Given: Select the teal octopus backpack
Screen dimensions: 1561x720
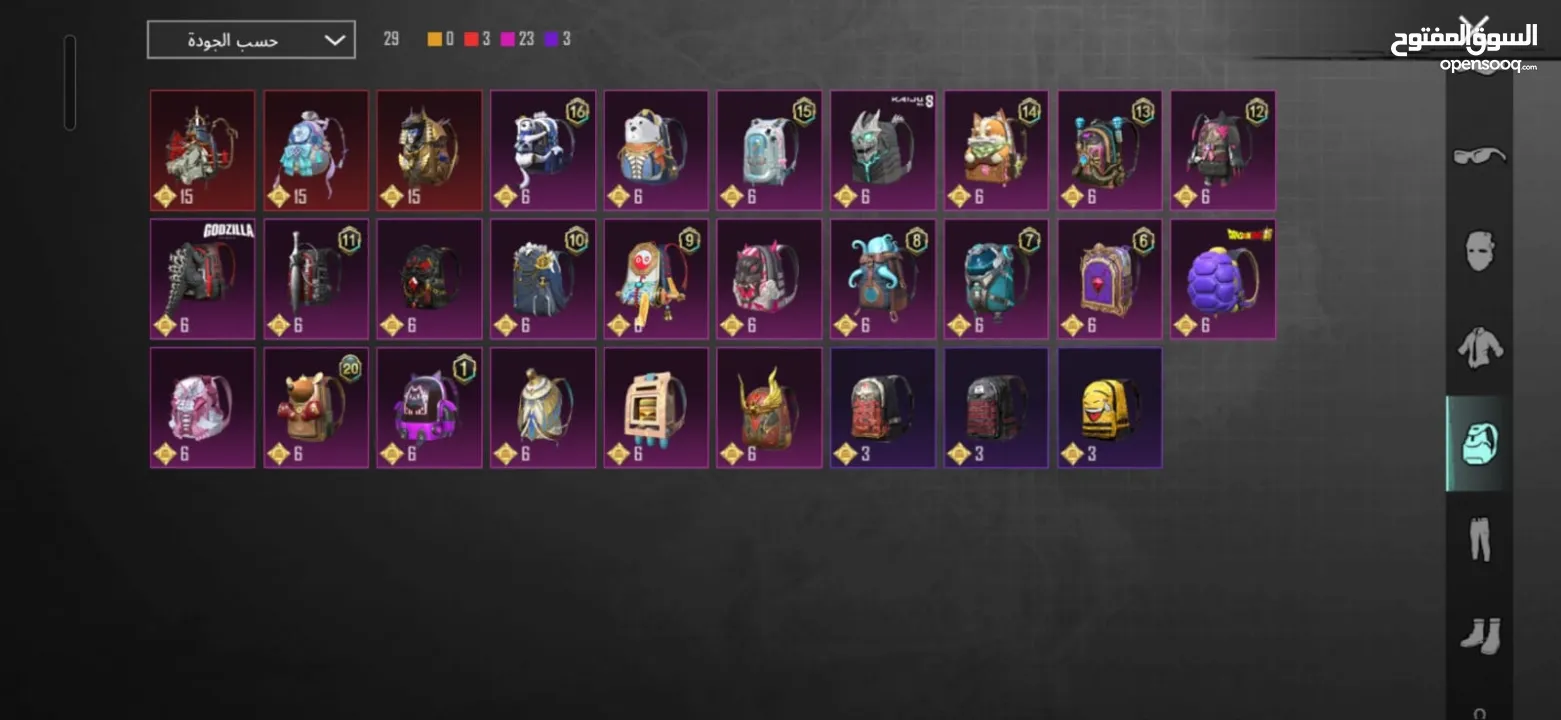Looking at the screenshot, I should (x=882, y=279).
